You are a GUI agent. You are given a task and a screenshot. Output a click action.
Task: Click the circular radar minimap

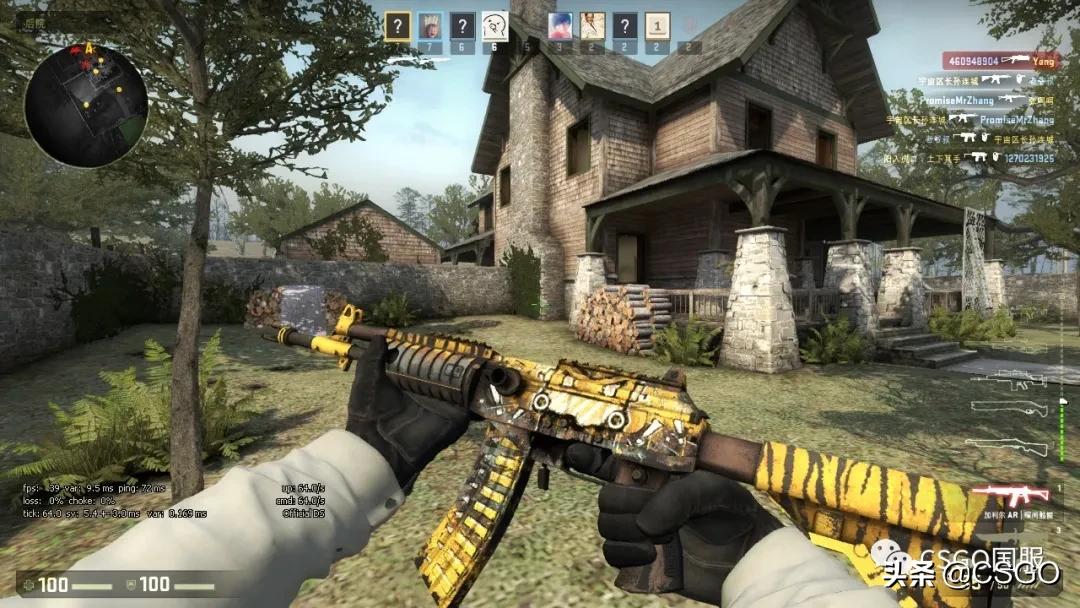coord(86,105)
